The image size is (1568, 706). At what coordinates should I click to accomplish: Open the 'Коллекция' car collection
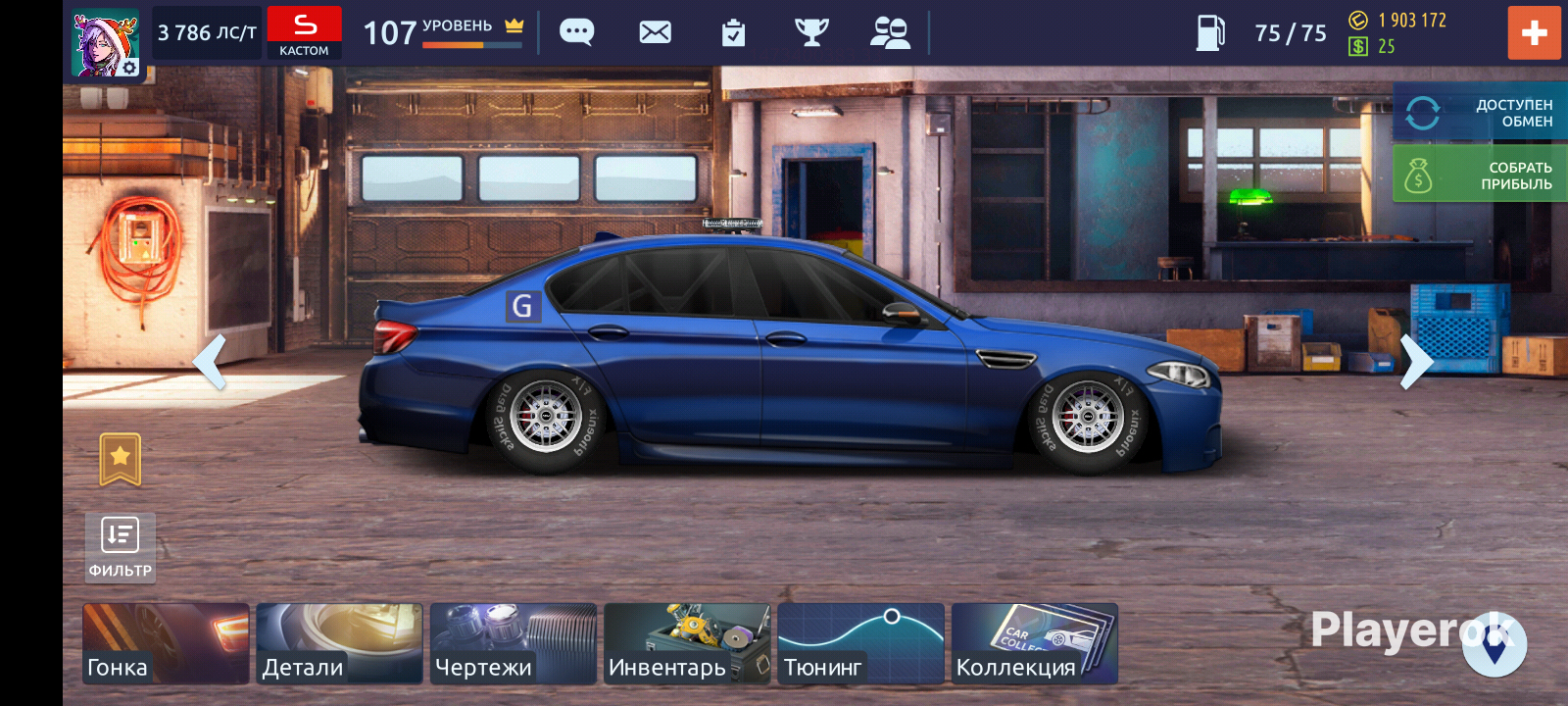click(1034, 643)
